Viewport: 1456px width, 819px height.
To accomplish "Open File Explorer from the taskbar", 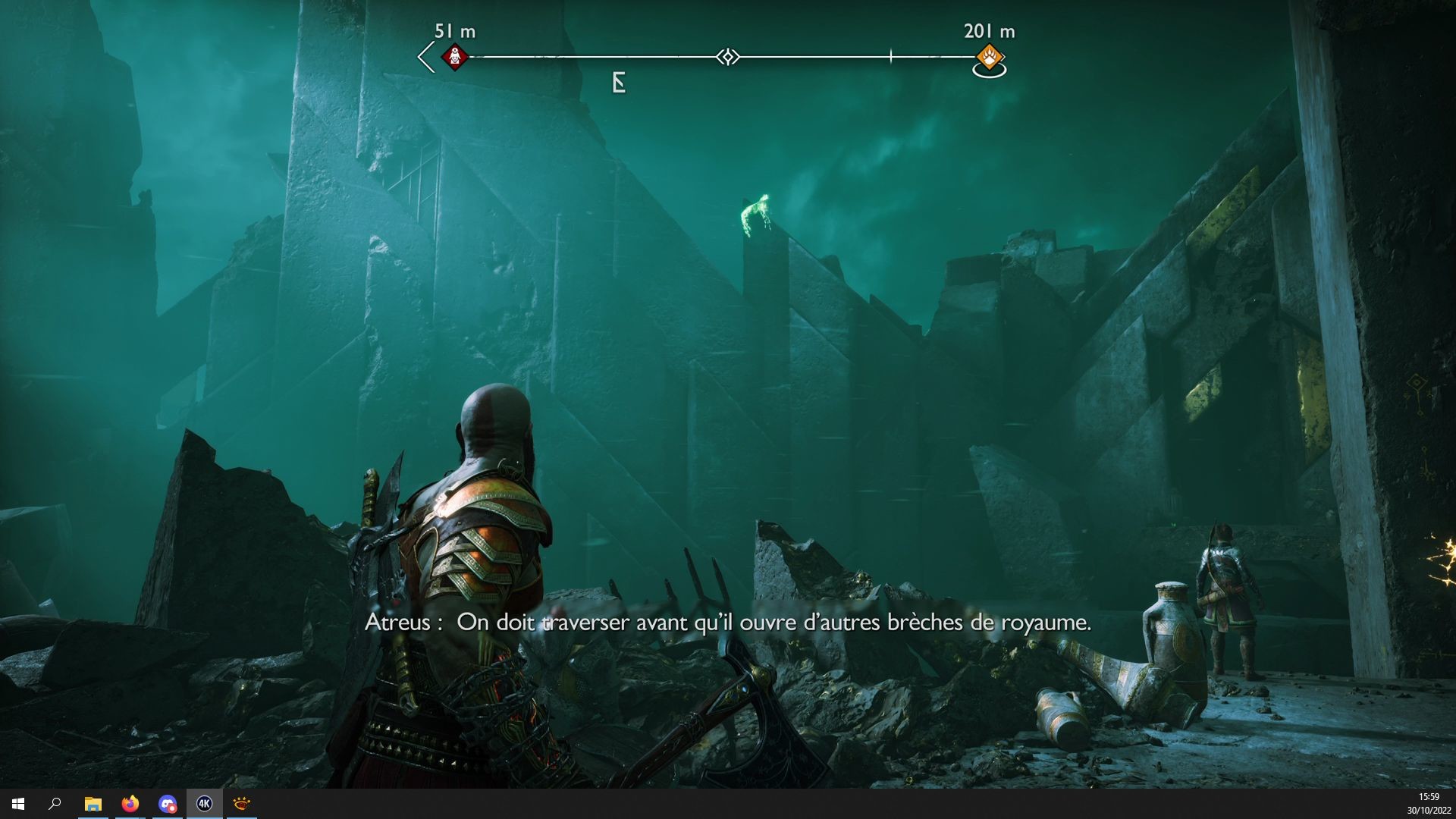I will [x=93, y=804].
